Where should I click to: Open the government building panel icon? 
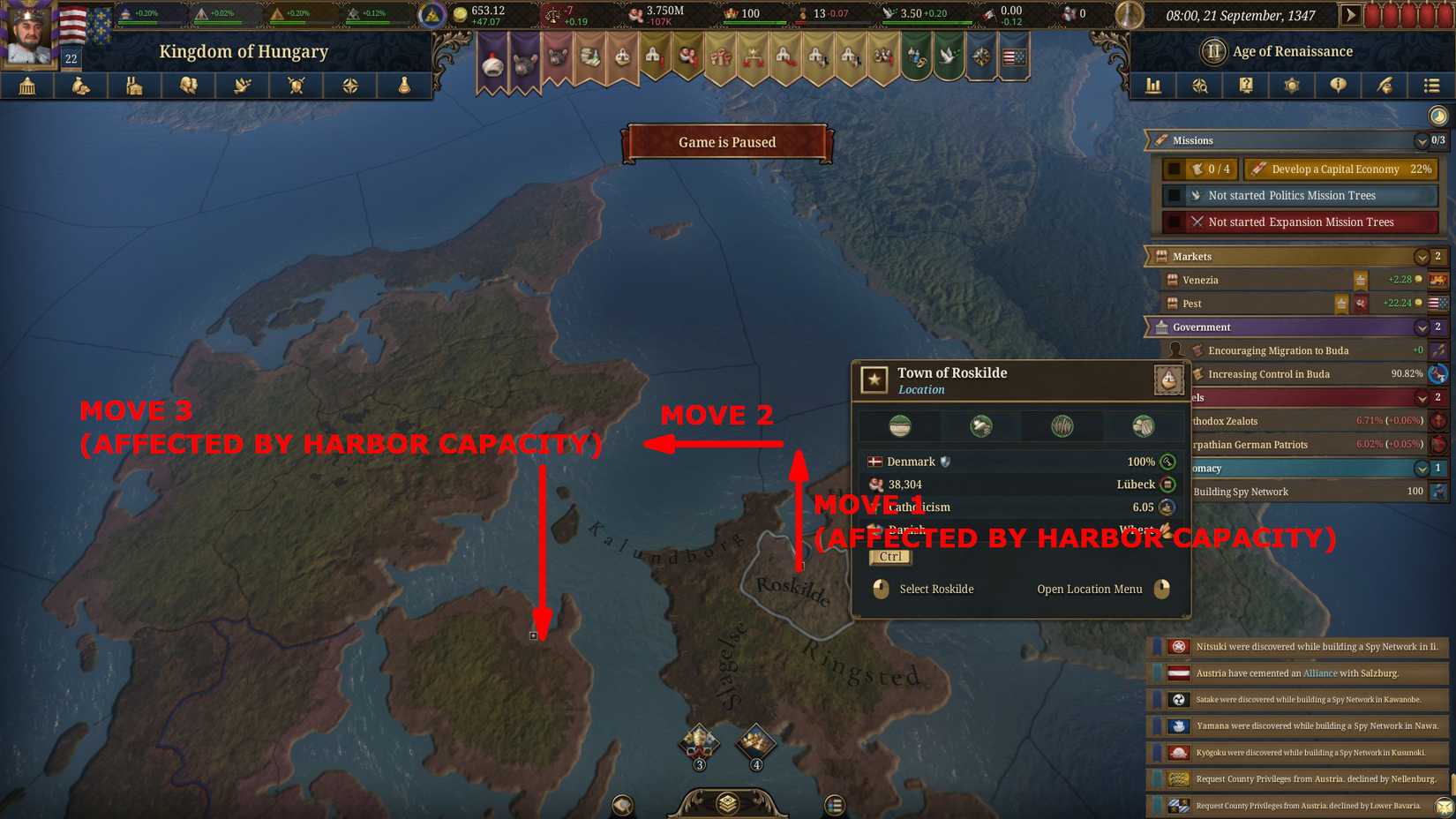point(27,86)
